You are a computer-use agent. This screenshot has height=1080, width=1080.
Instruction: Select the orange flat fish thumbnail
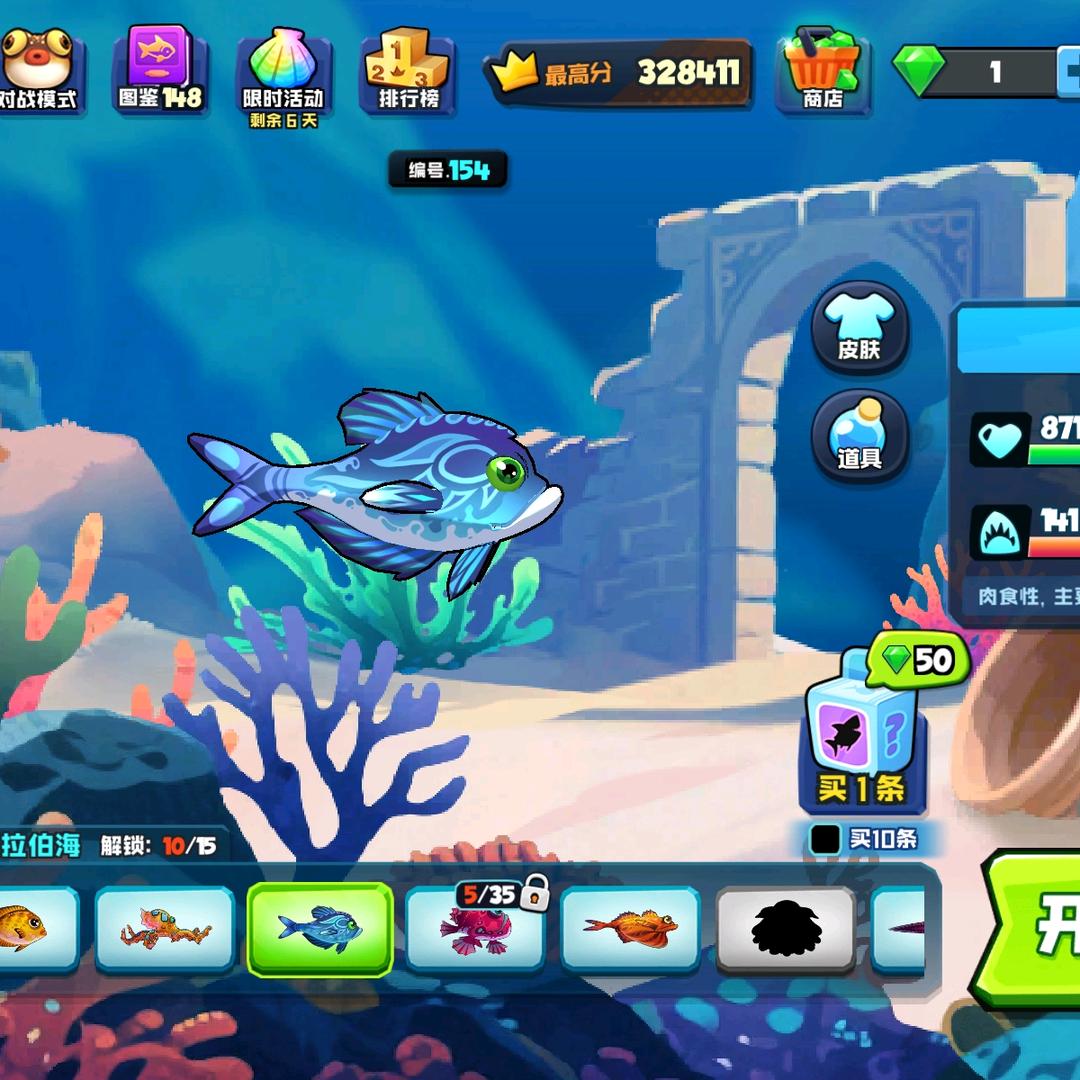pyautogui.click(x=630, y=928)
